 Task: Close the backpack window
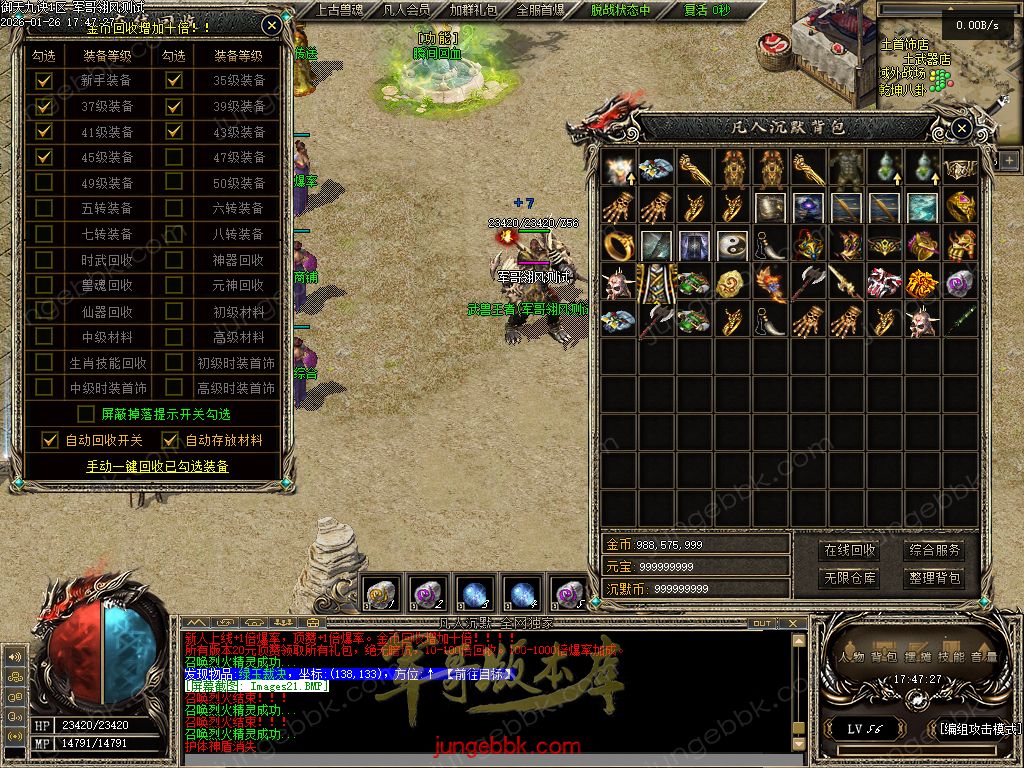tap(961, 128)
